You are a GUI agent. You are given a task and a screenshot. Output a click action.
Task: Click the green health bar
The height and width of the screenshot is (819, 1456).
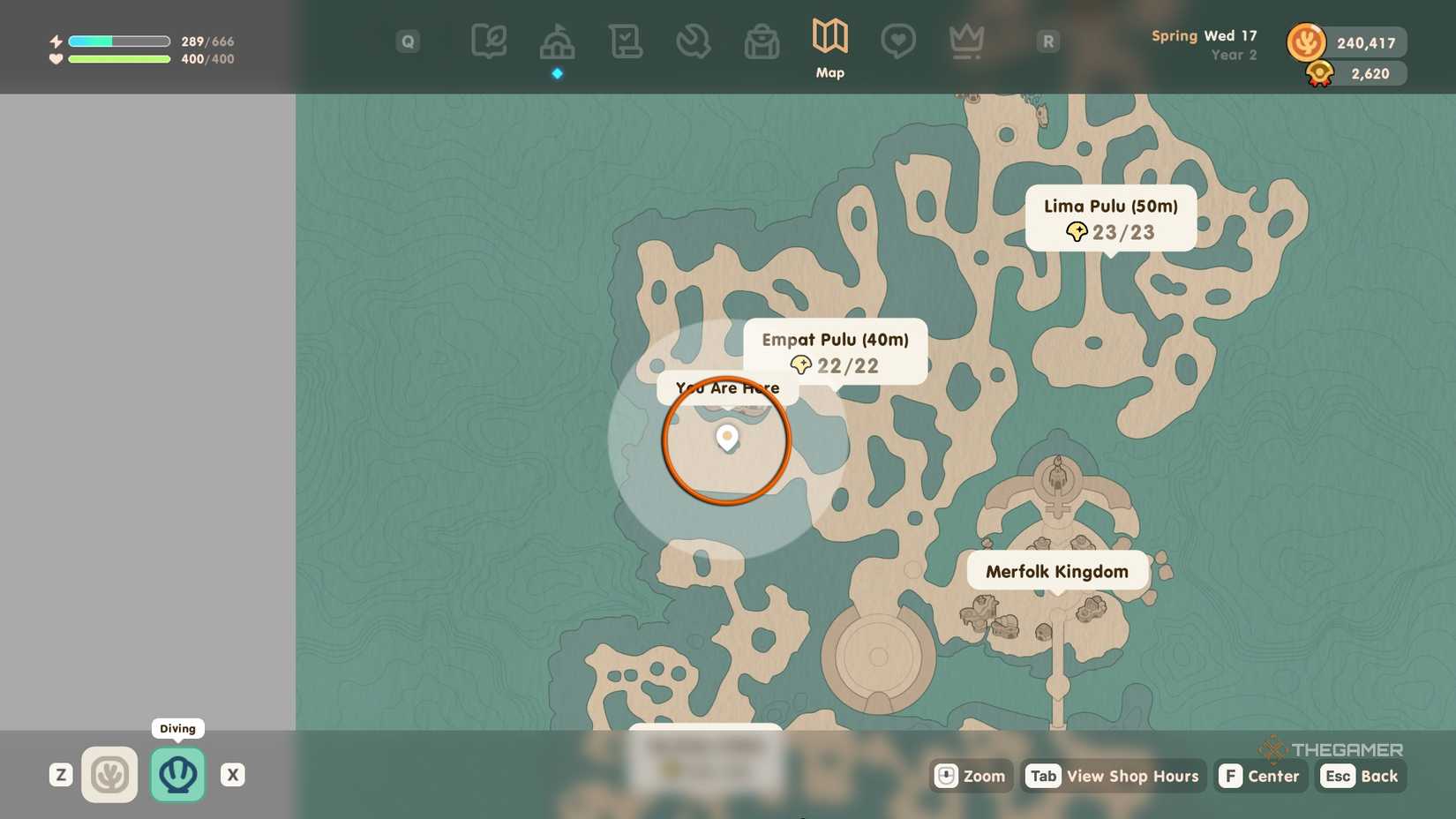coord(119,59)
